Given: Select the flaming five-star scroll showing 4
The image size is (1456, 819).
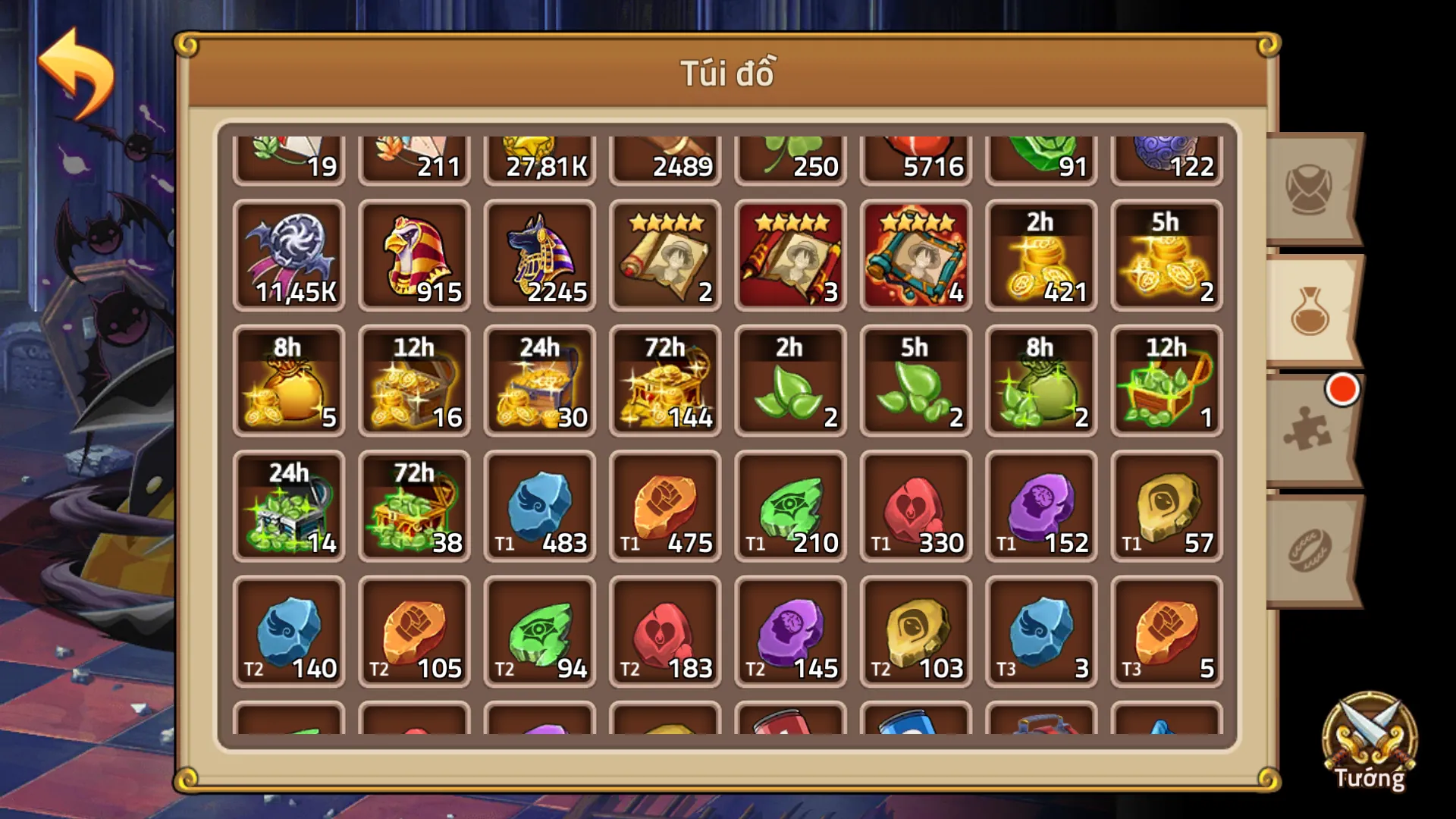Looking at the screenshot, I should coord(915,254).
